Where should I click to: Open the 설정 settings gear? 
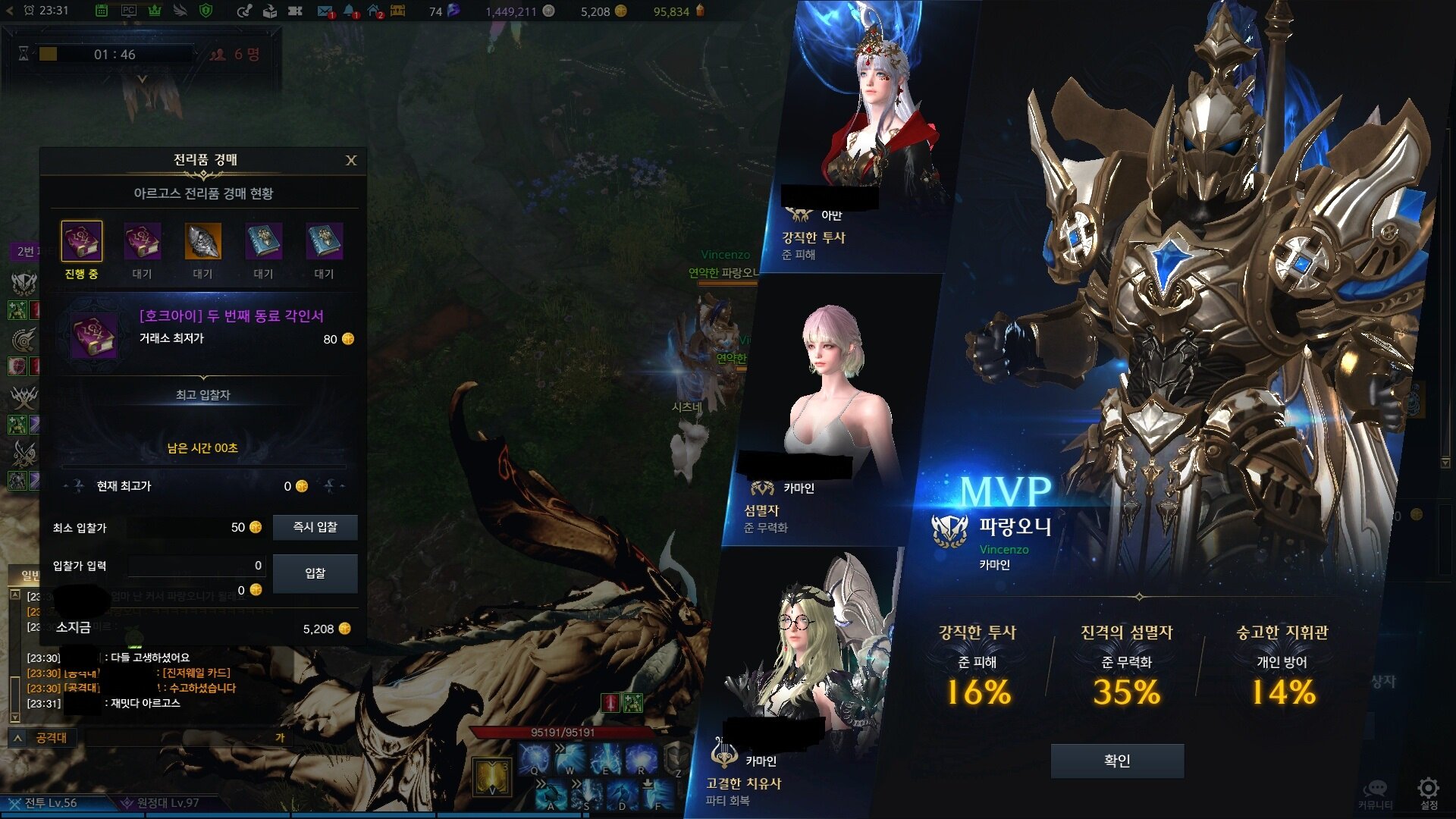click(1428, 789)
